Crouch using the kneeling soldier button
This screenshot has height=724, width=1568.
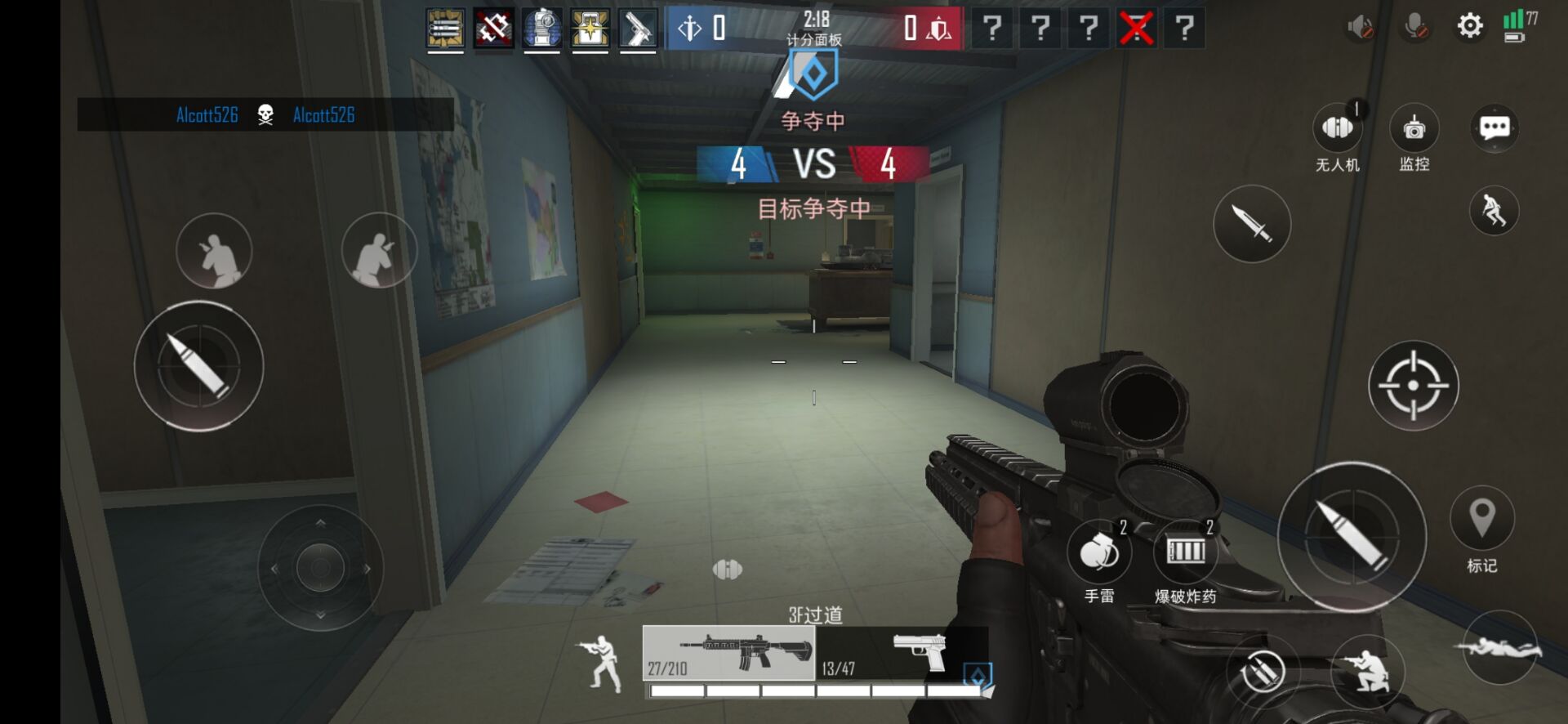1369,670
